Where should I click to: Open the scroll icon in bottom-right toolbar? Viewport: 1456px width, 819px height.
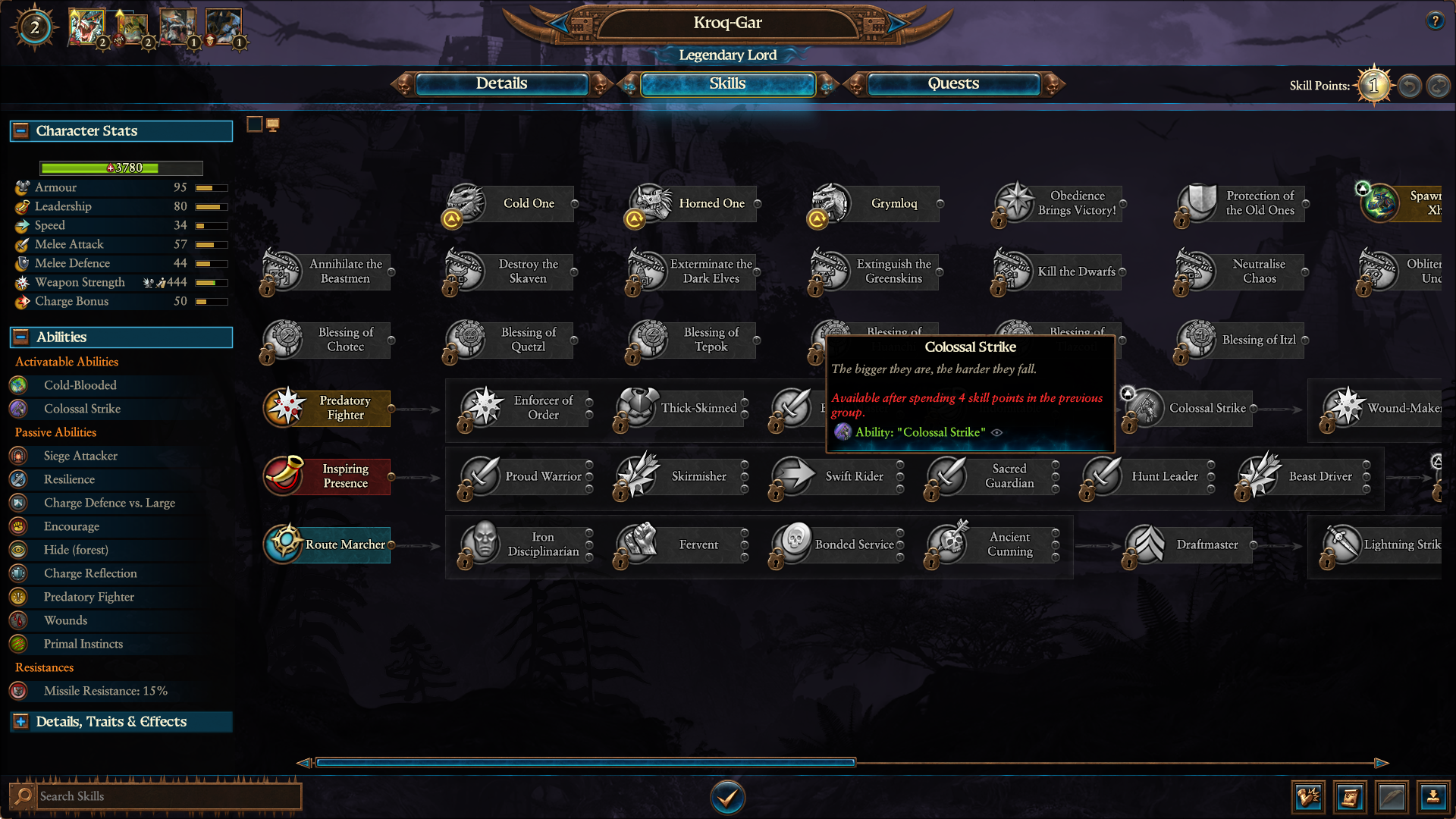pos(1350,797)
